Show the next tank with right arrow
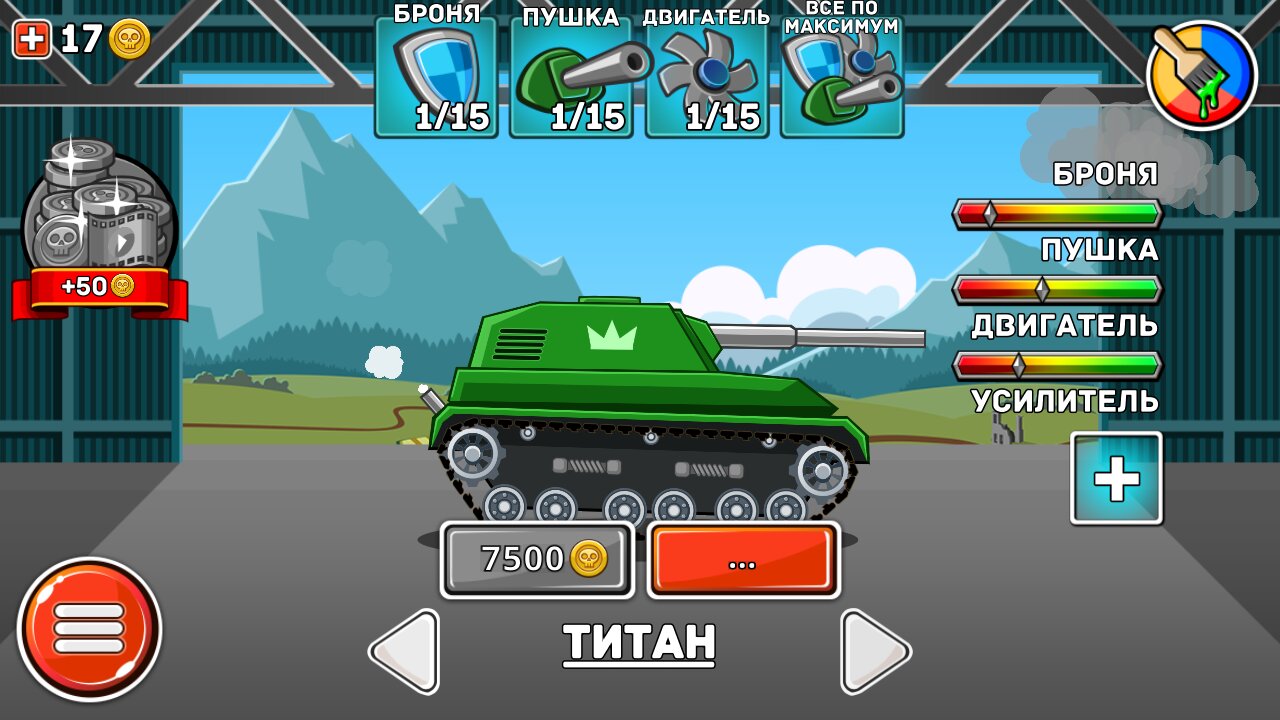Image resolution: width=1280 pixels, height=720 pixels. pos(874,651)
